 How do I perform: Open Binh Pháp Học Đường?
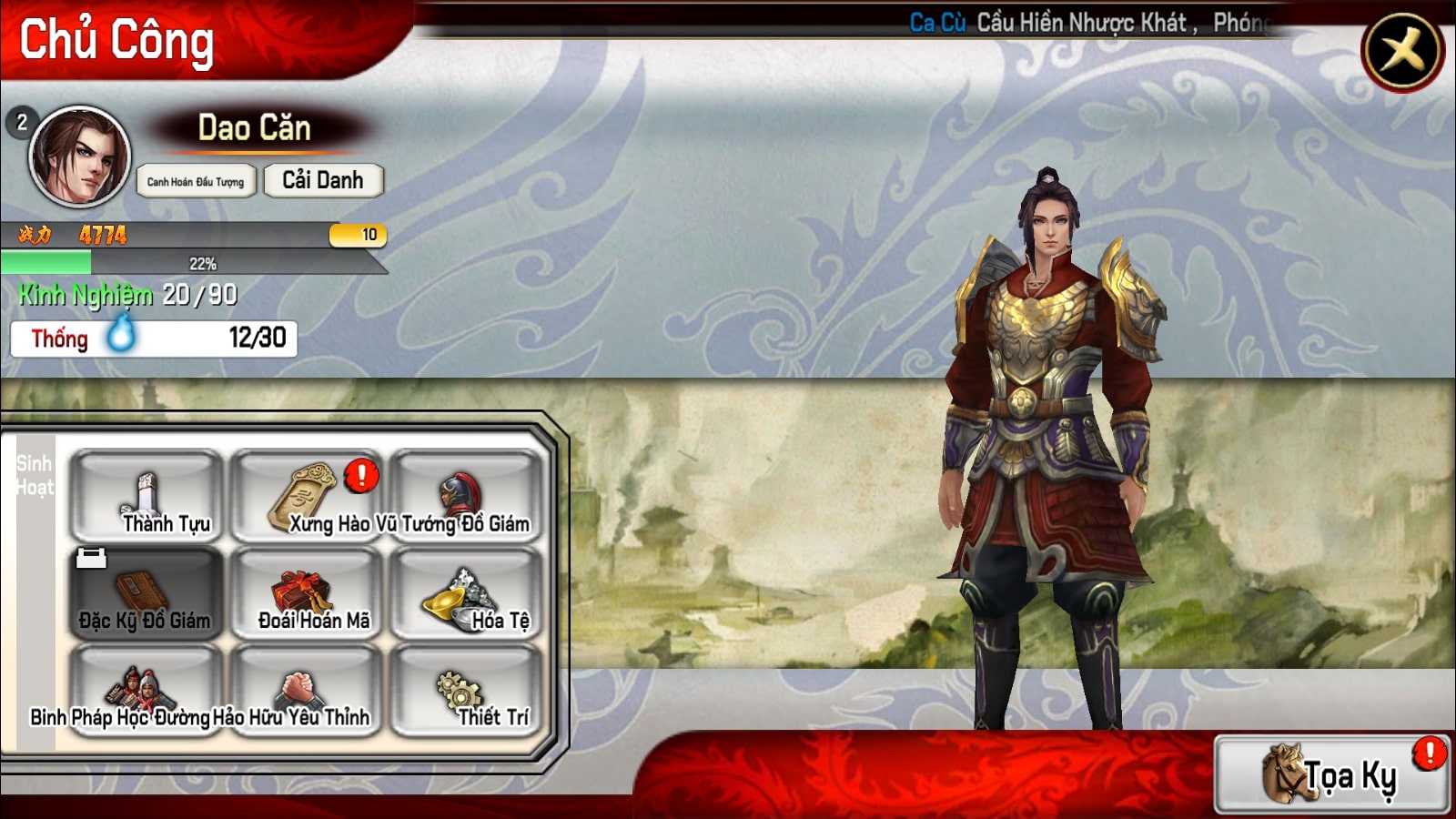point(147,692)
